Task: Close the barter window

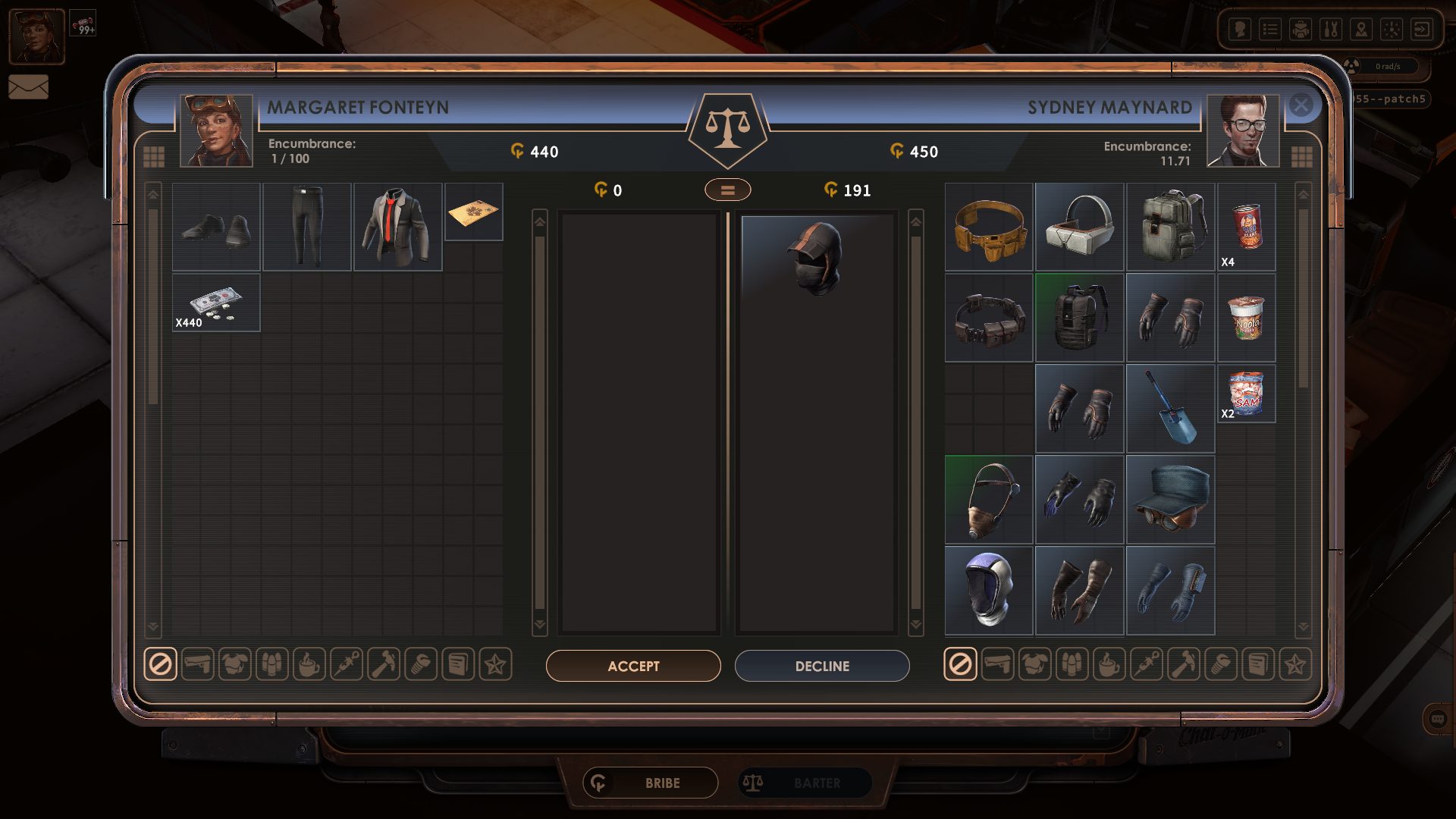Action: [x=1301, y=105]
